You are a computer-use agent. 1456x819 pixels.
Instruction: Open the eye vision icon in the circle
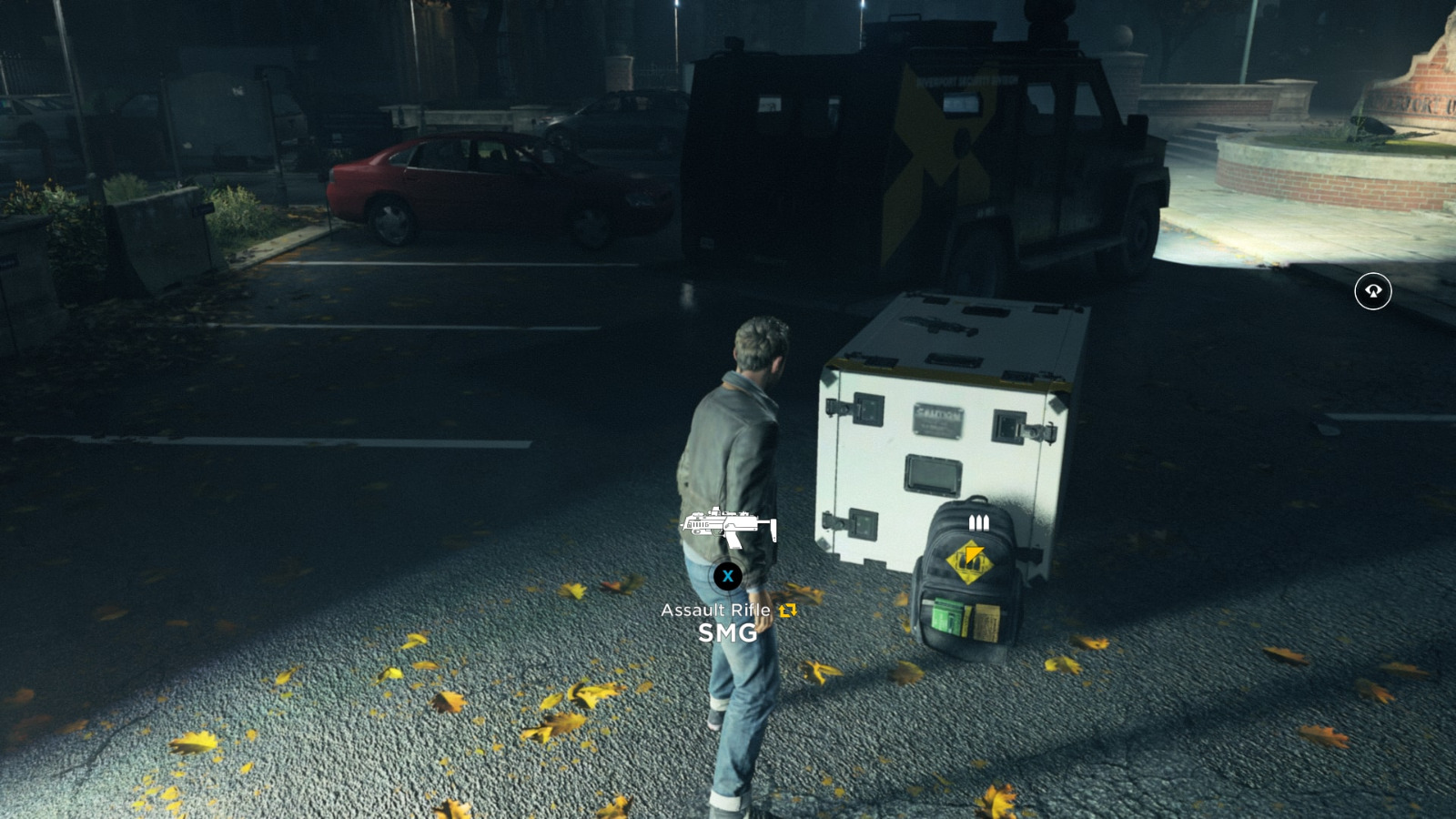click(1375, 290)
